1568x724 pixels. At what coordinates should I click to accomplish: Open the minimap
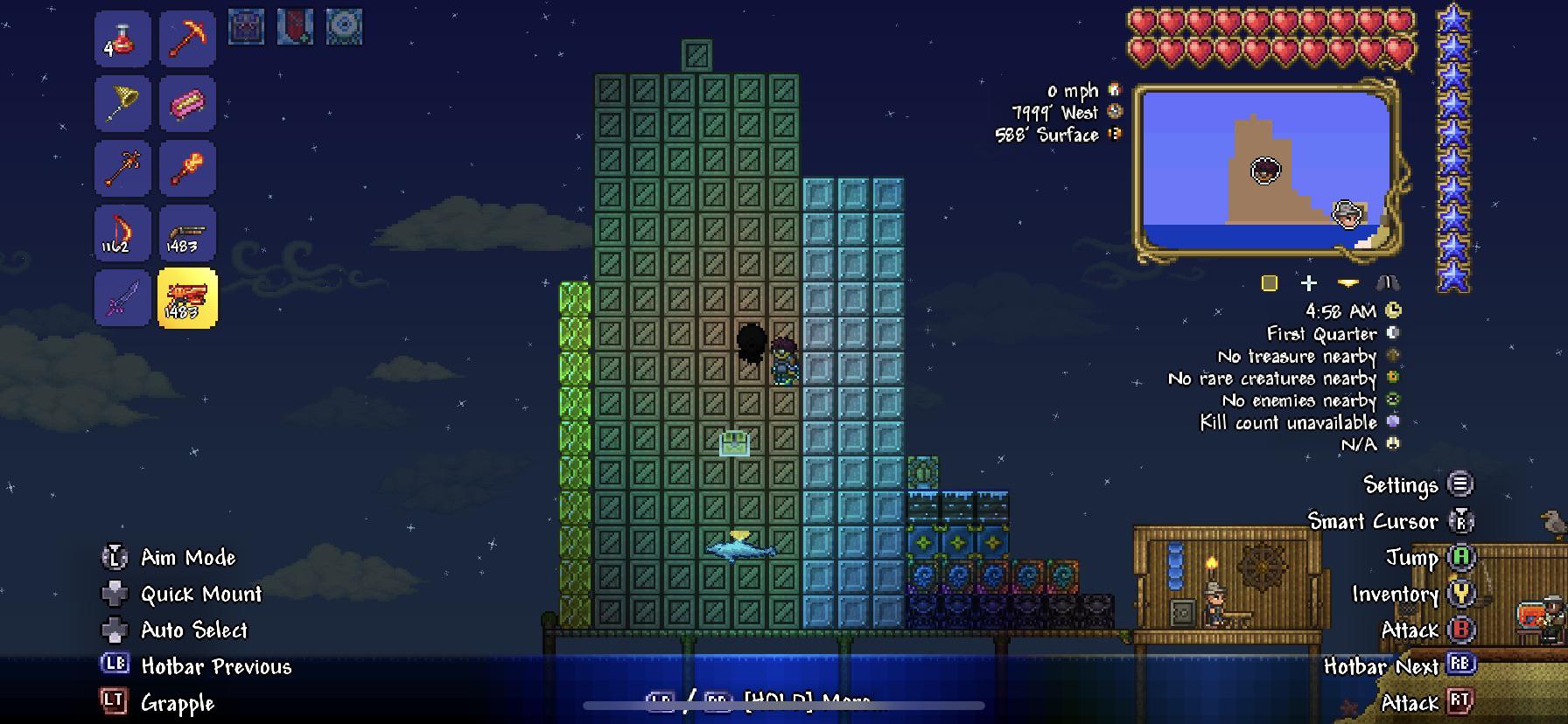click(x=1267, y=171)
